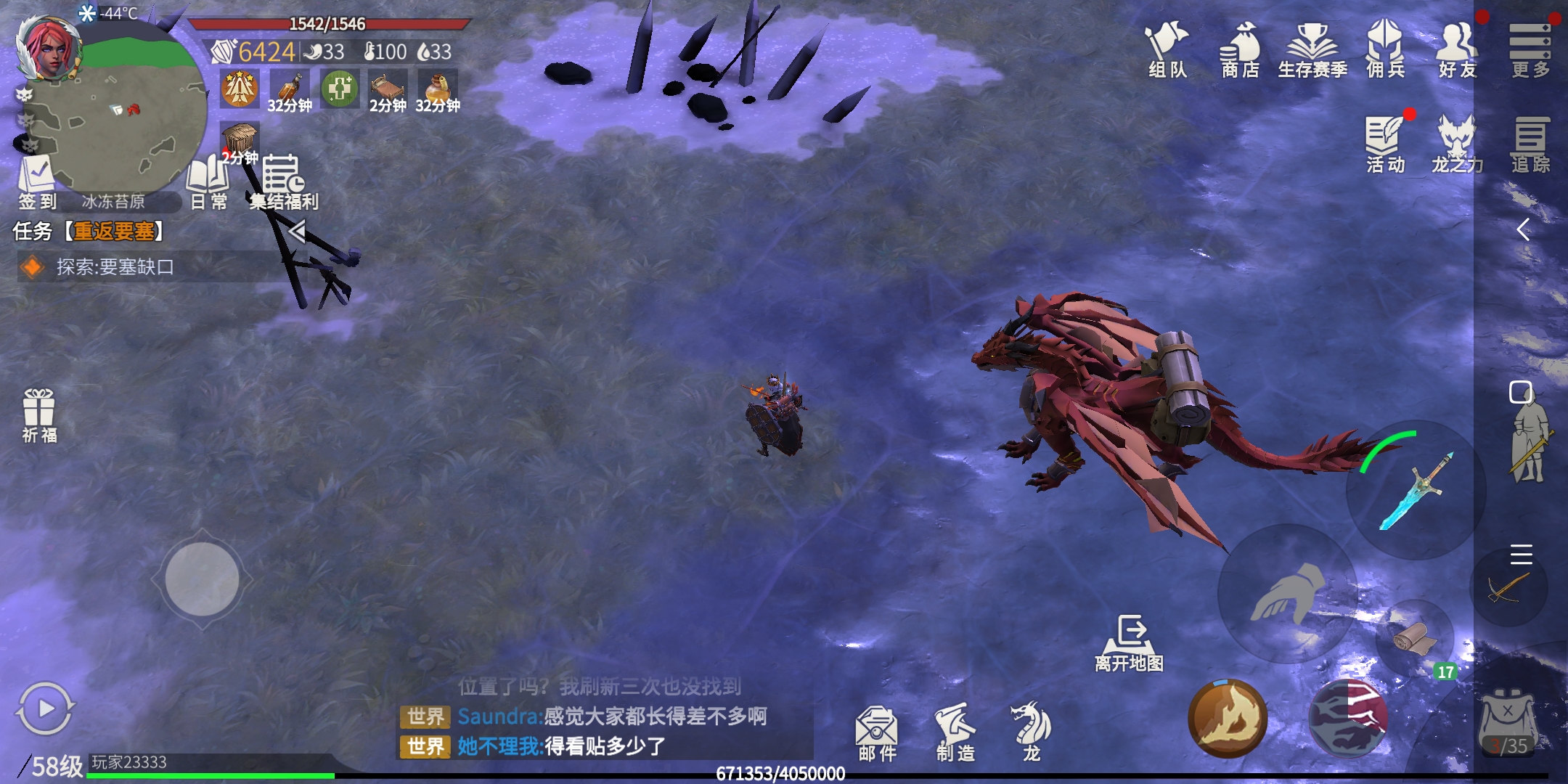Select the 探索:要塞缺口 quest objective

point(115,267)
